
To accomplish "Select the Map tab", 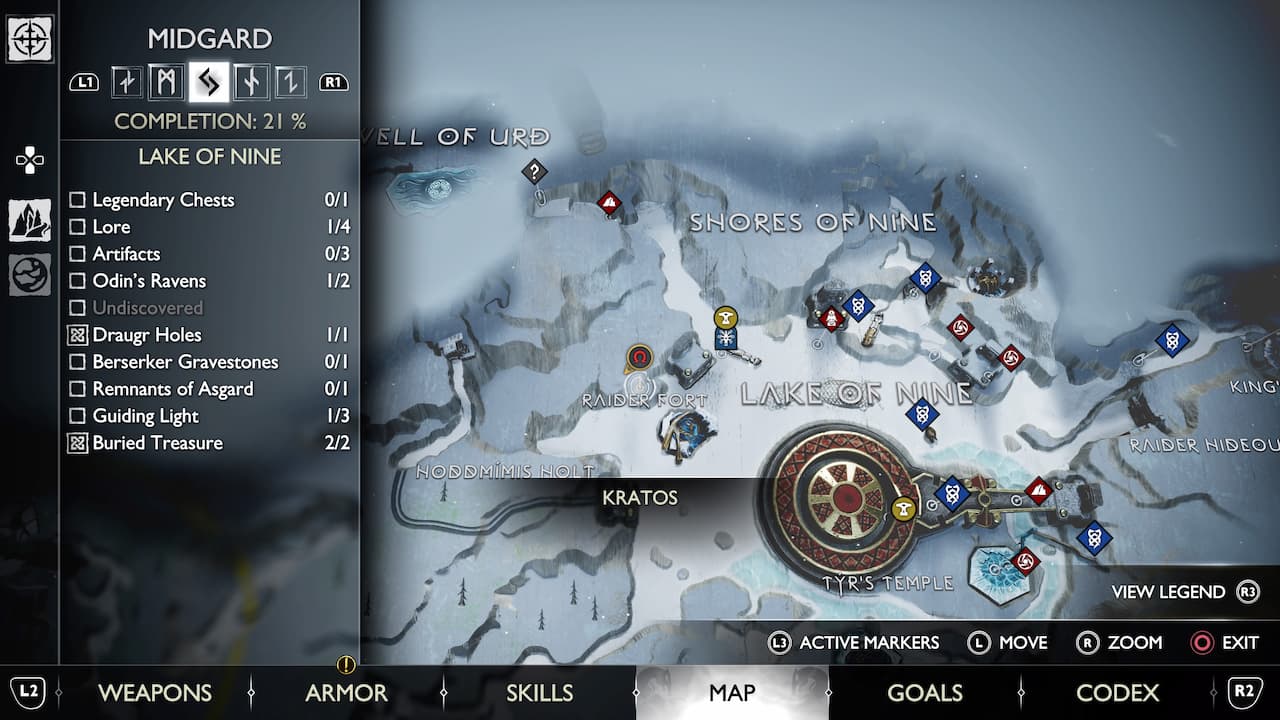I will coord(732,692).
